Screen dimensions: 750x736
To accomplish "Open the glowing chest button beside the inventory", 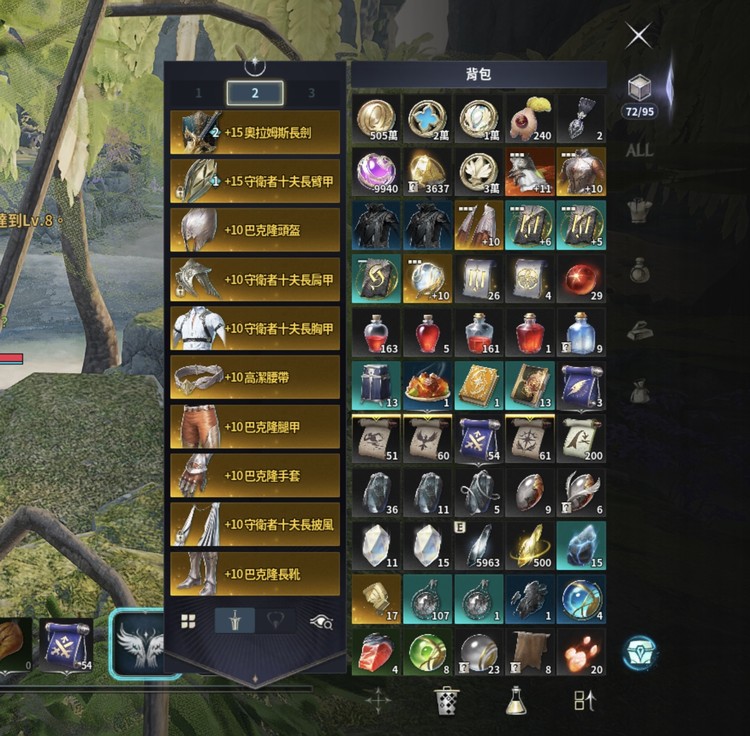I will pos(640,652).
